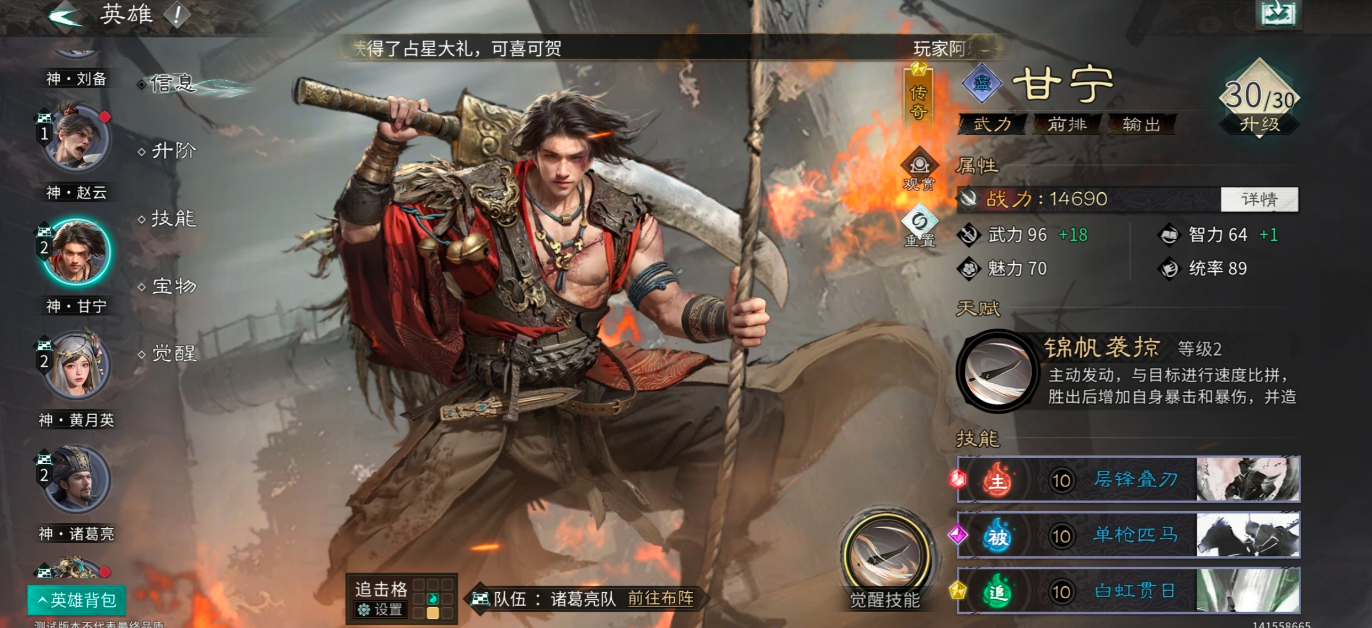Open the 升阶 tab

(173, 151)
